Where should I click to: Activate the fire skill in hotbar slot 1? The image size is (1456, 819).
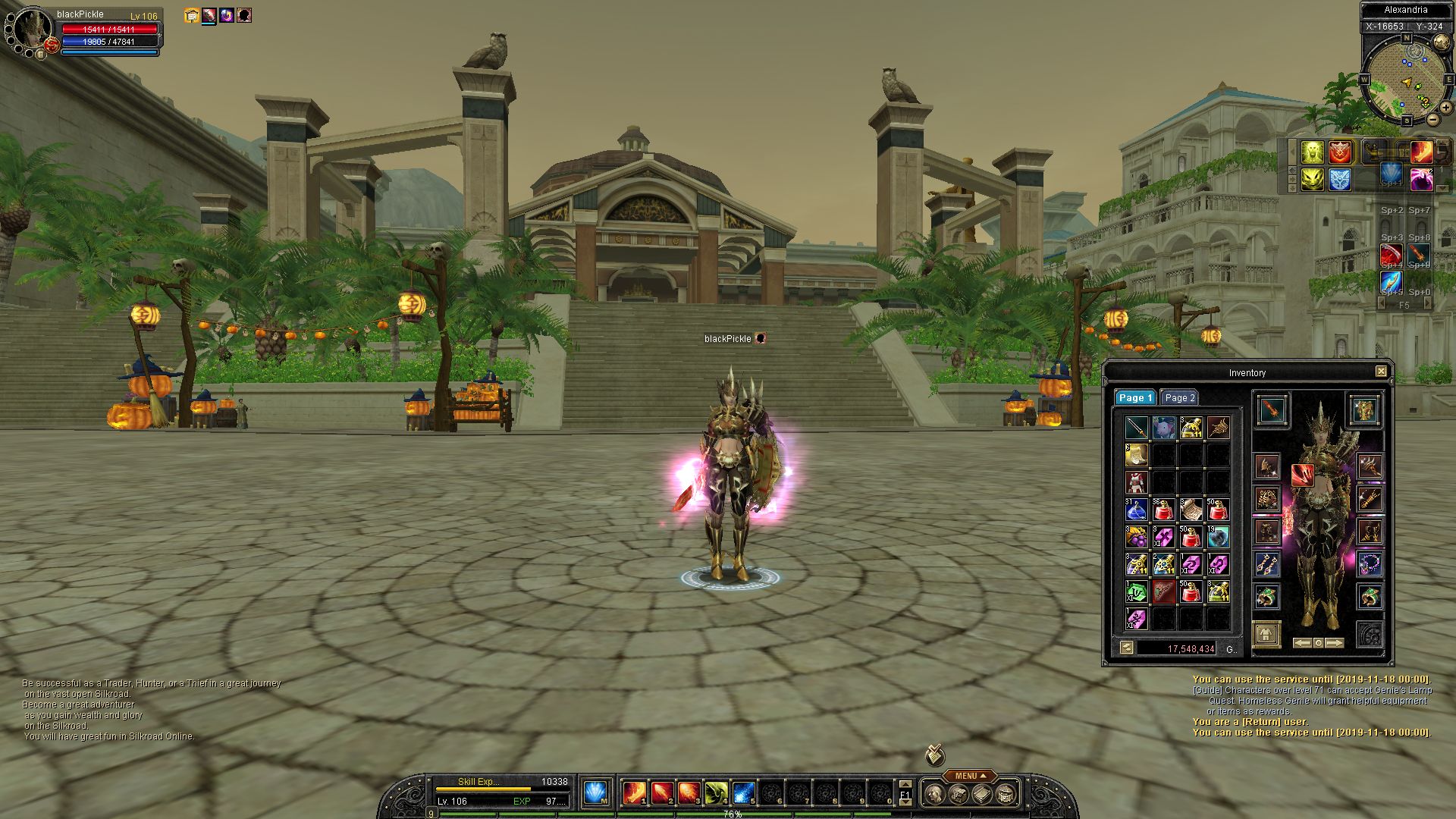tap(634, 793)
